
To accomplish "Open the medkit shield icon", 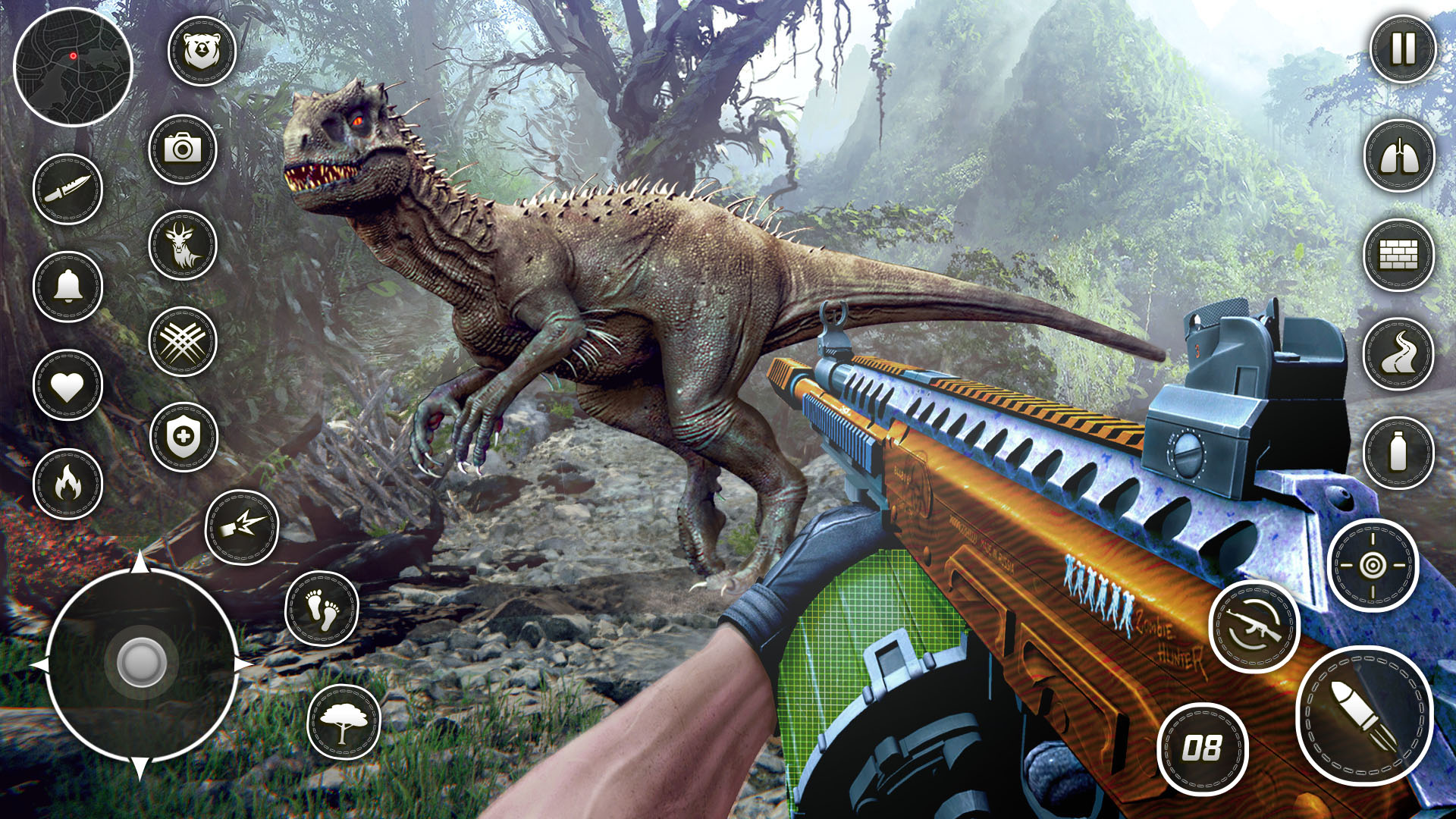I will [x=182, y=437].
